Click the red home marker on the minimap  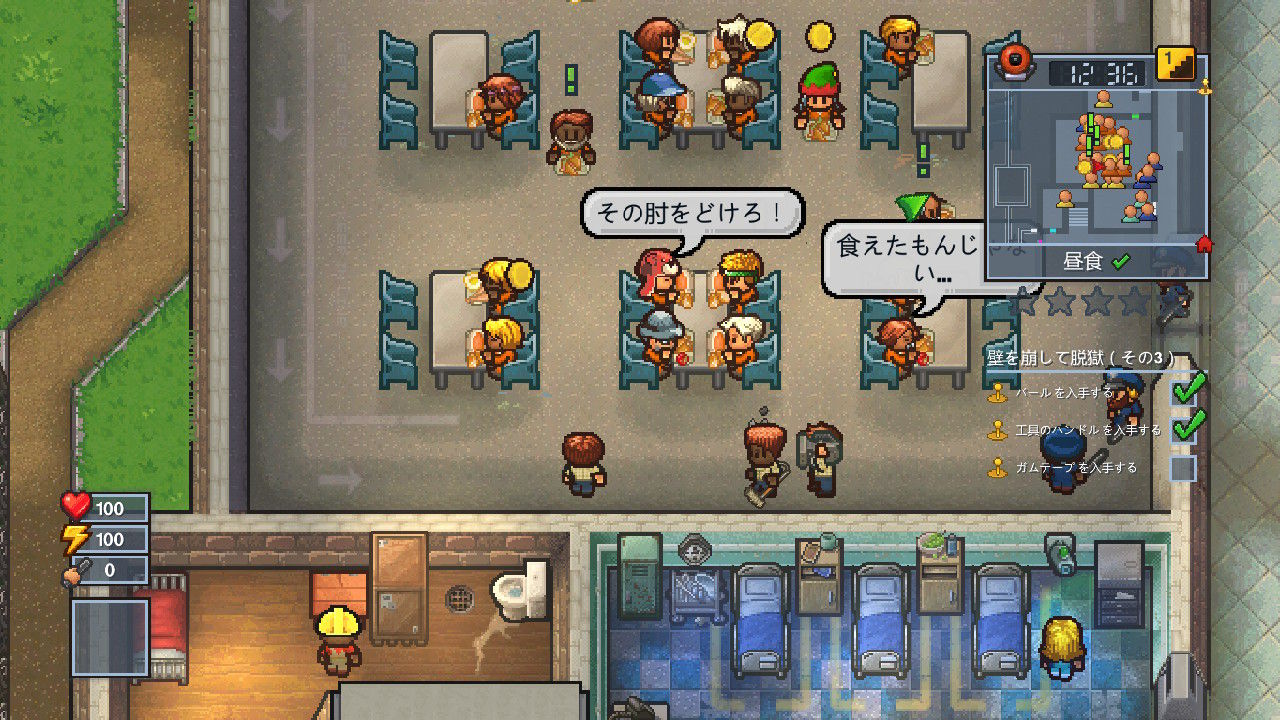pyautogui.click(x=1204, y=242)
